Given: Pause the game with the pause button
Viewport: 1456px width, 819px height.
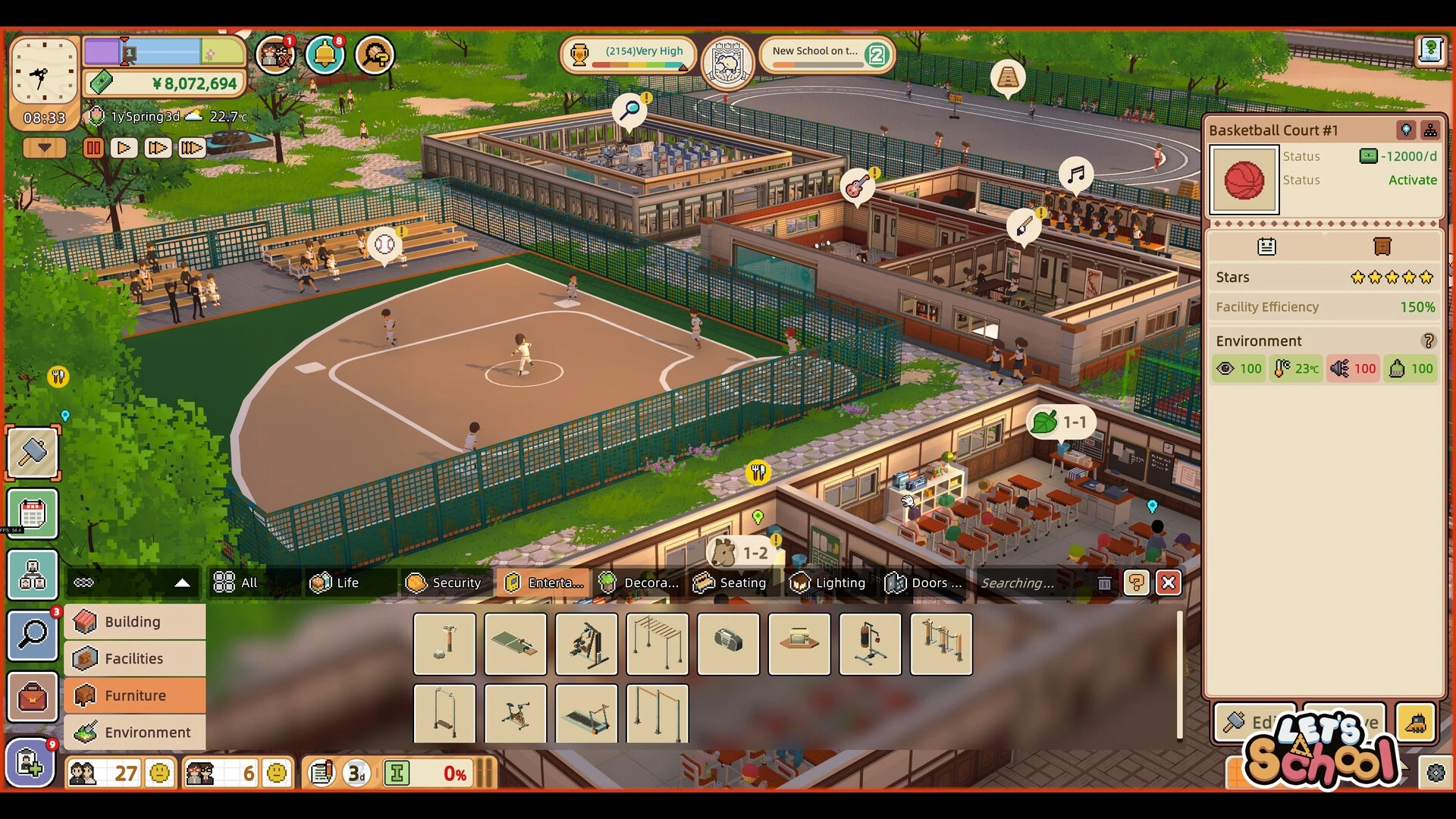Looking at the screenshot, I should click(93, 148).
